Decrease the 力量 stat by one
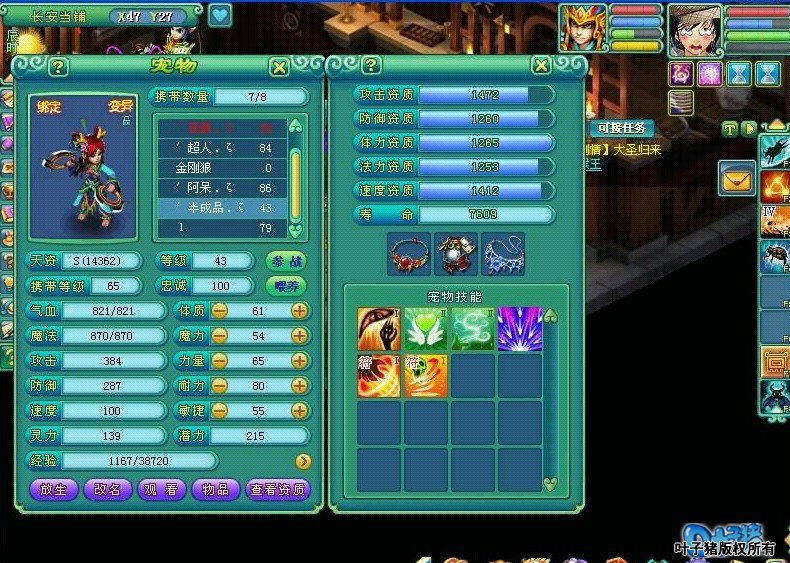The height and width of the screenshot is (563, 790). (219, 361)
